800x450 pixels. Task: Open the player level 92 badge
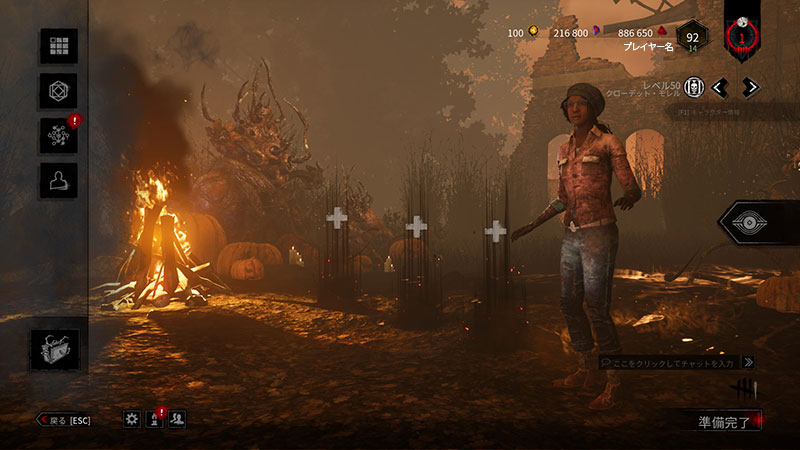point(692,38)
